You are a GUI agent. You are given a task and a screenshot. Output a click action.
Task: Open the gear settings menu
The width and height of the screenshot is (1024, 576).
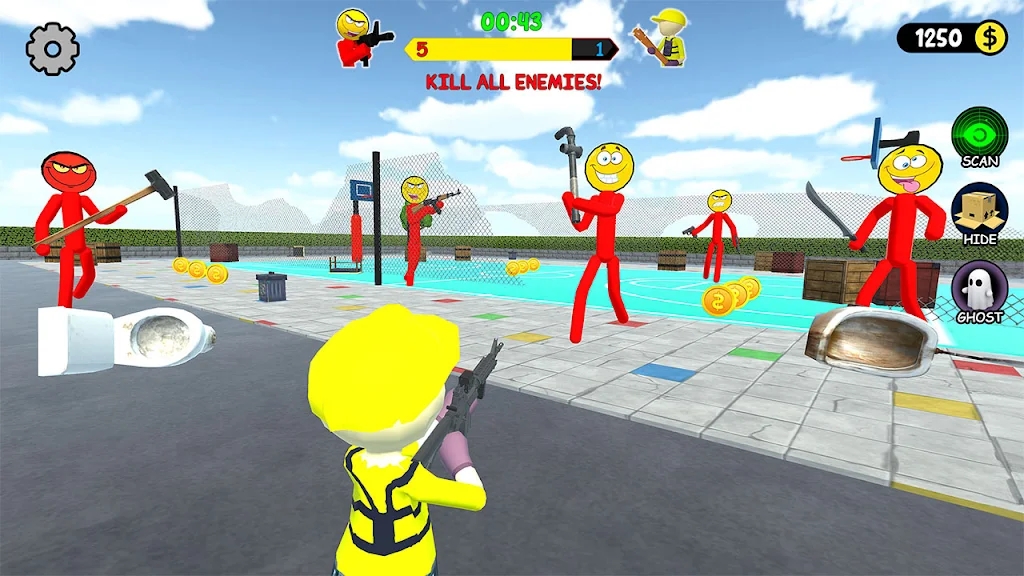pos(52,49)
